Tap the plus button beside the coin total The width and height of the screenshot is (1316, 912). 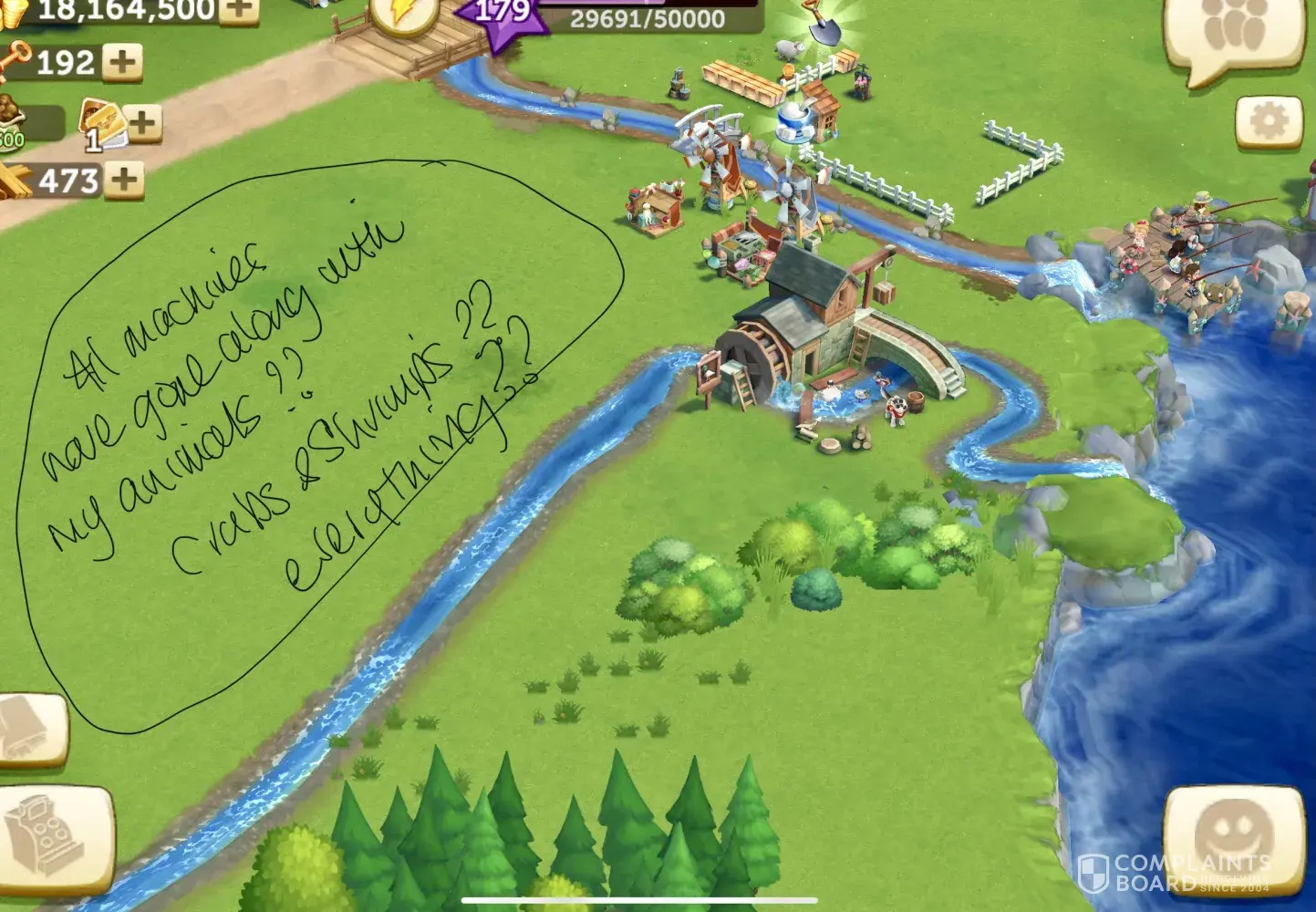(239, 9)
